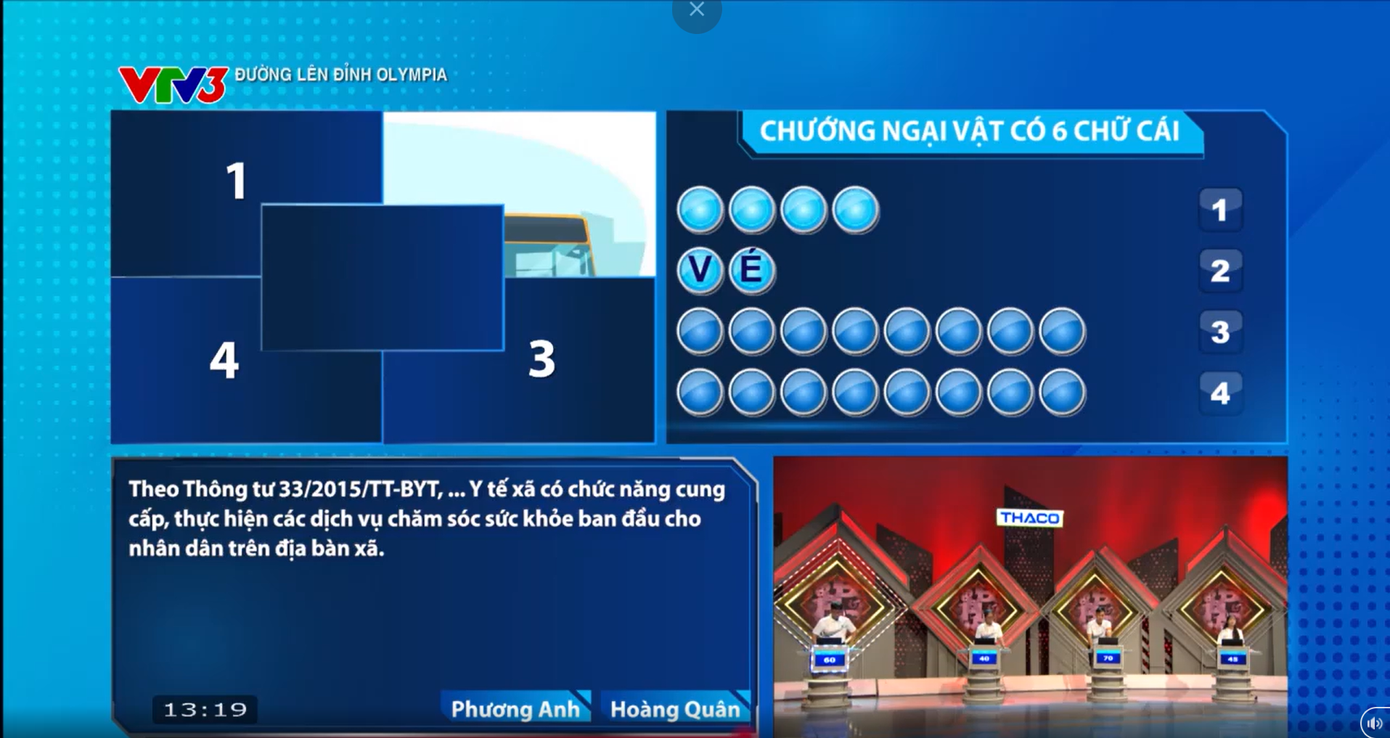Toggle row badge 1 beside the letter grid

(x=1220, y=210)
